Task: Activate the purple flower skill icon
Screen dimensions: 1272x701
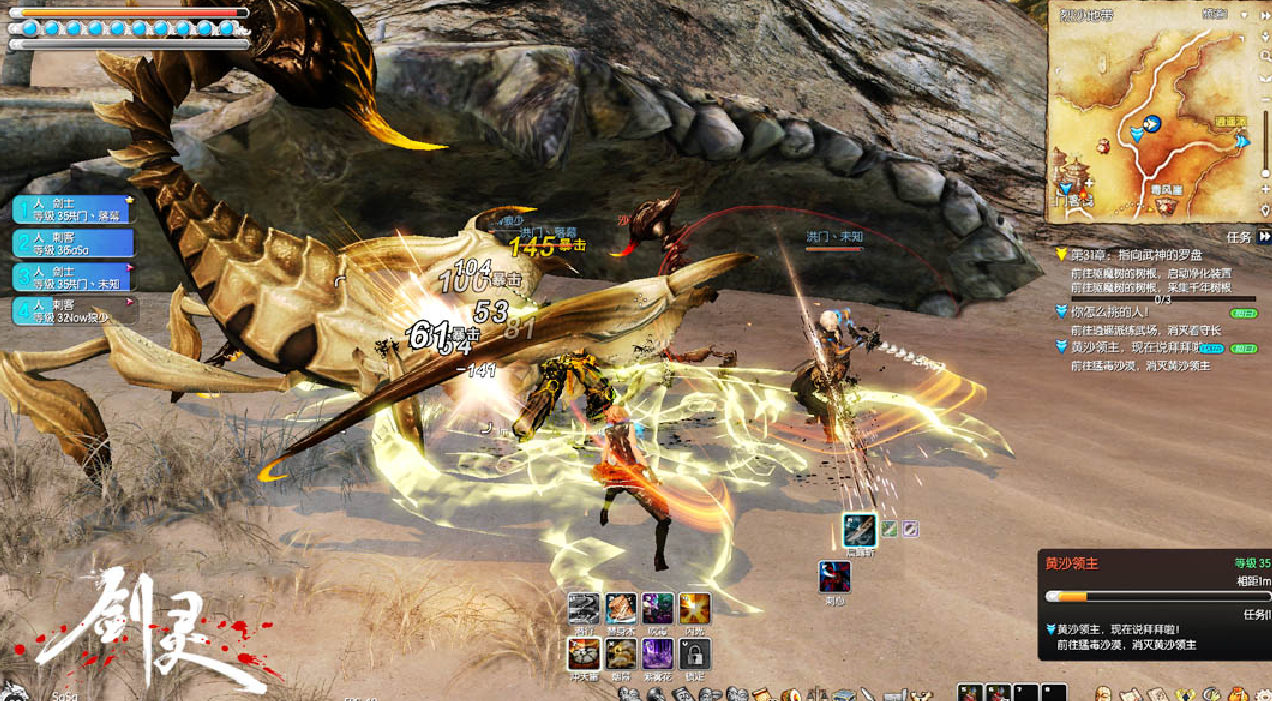Action: click(x=658, y=654)
